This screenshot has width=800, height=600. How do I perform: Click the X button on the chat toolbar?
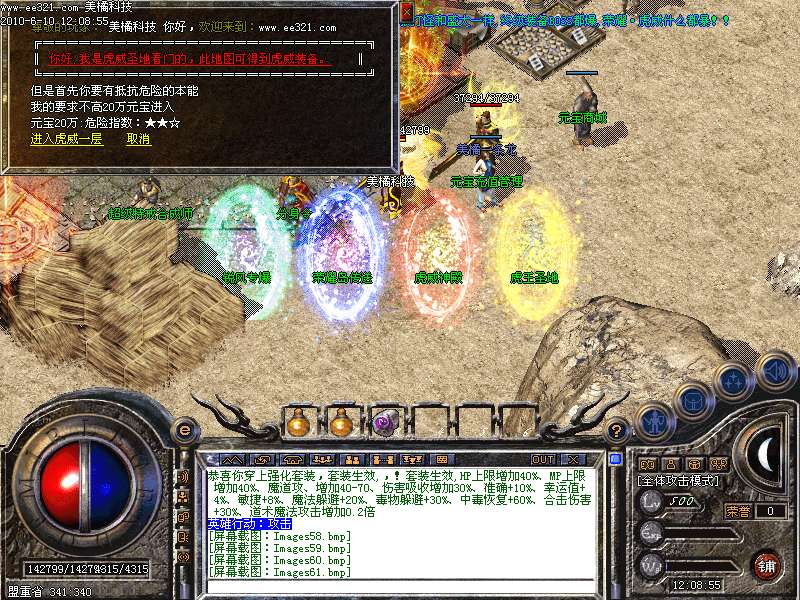pos(573,459)
